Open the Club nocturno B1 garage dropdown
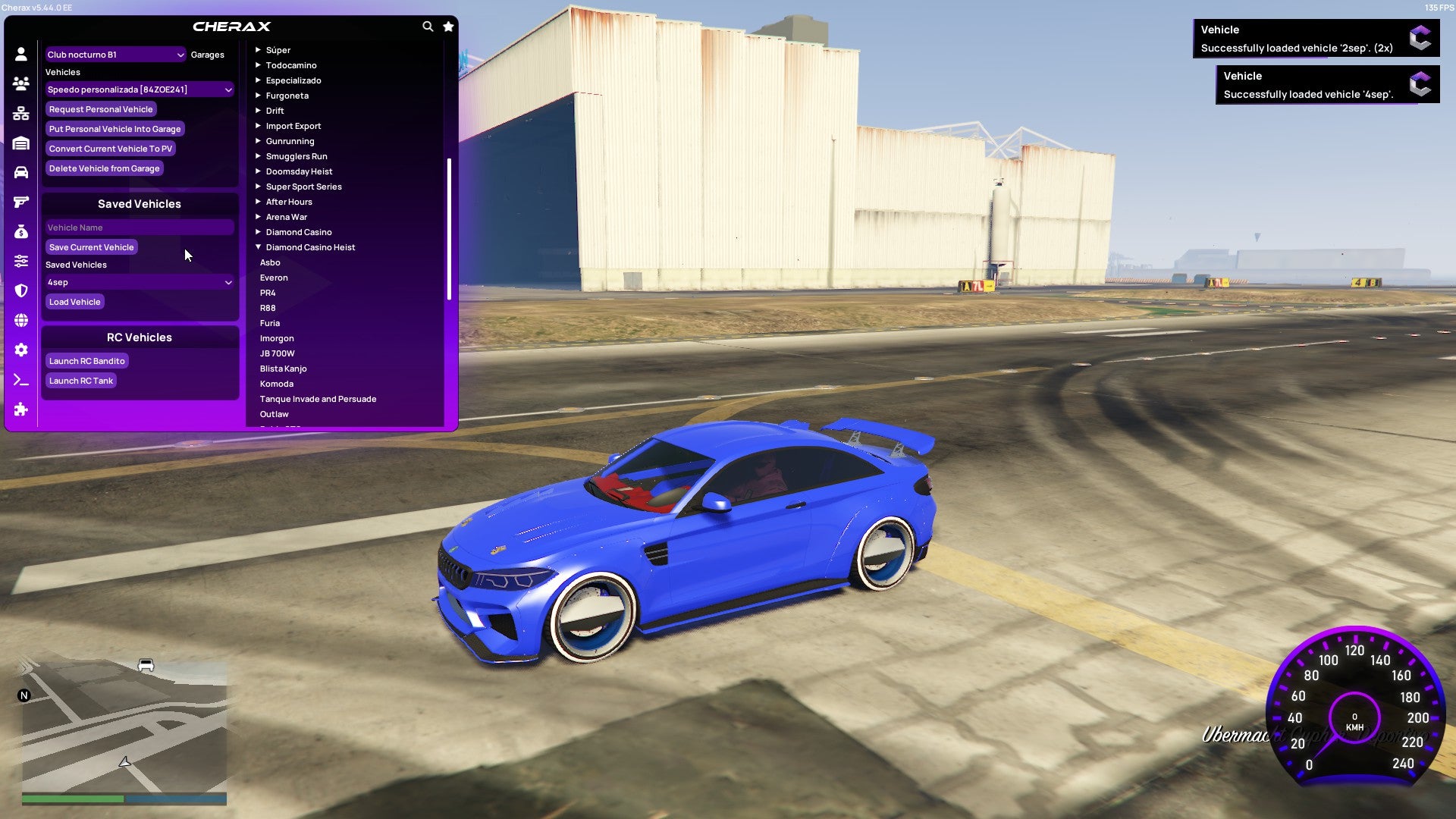 tap(115, 54)
